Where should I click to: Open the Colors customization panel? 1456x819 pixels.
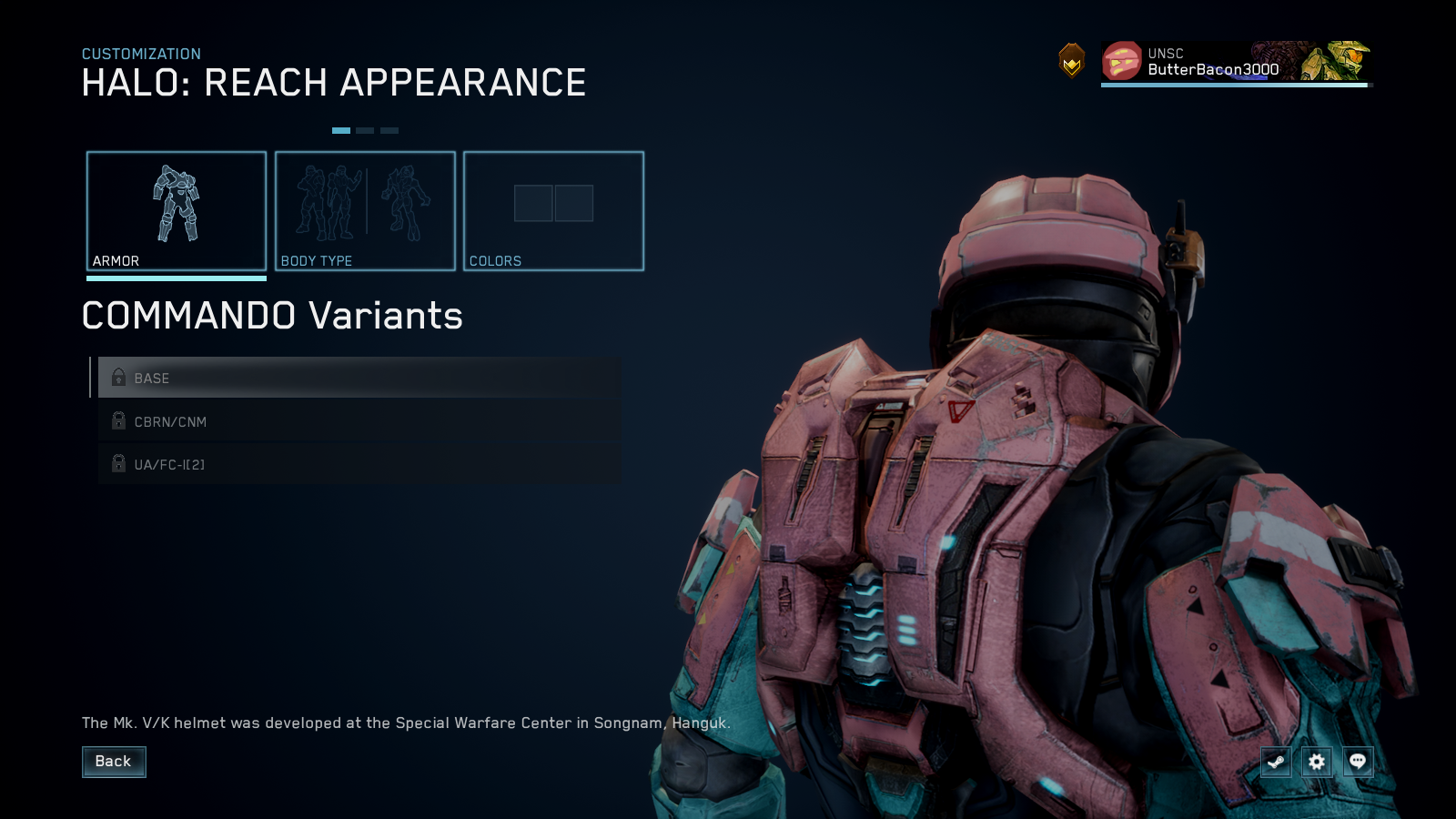pos(553,209)
